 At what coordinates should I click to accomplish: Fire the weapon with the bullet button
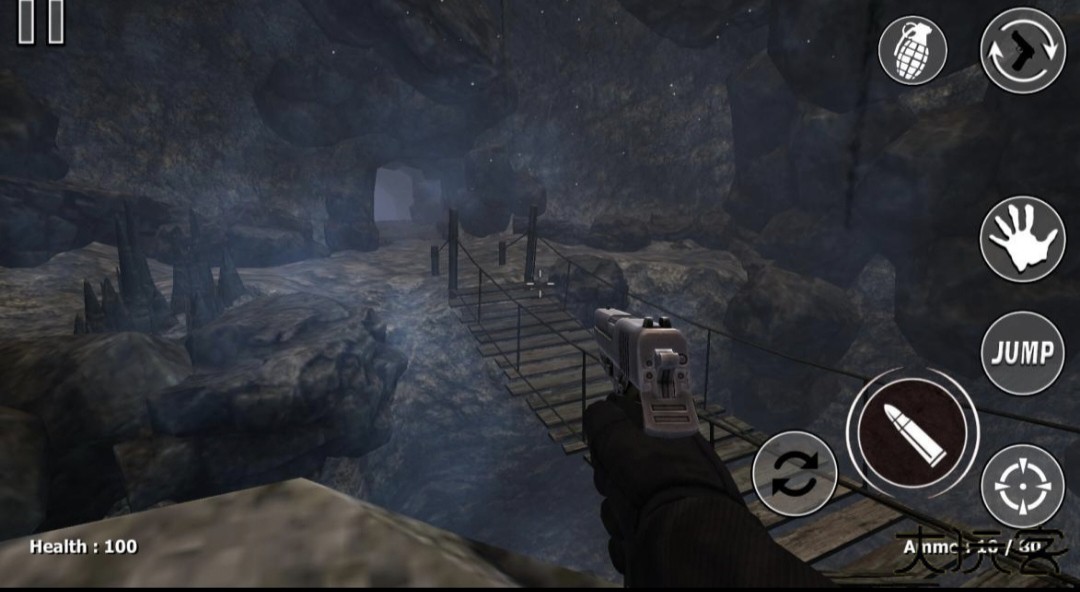click(912, 431)
